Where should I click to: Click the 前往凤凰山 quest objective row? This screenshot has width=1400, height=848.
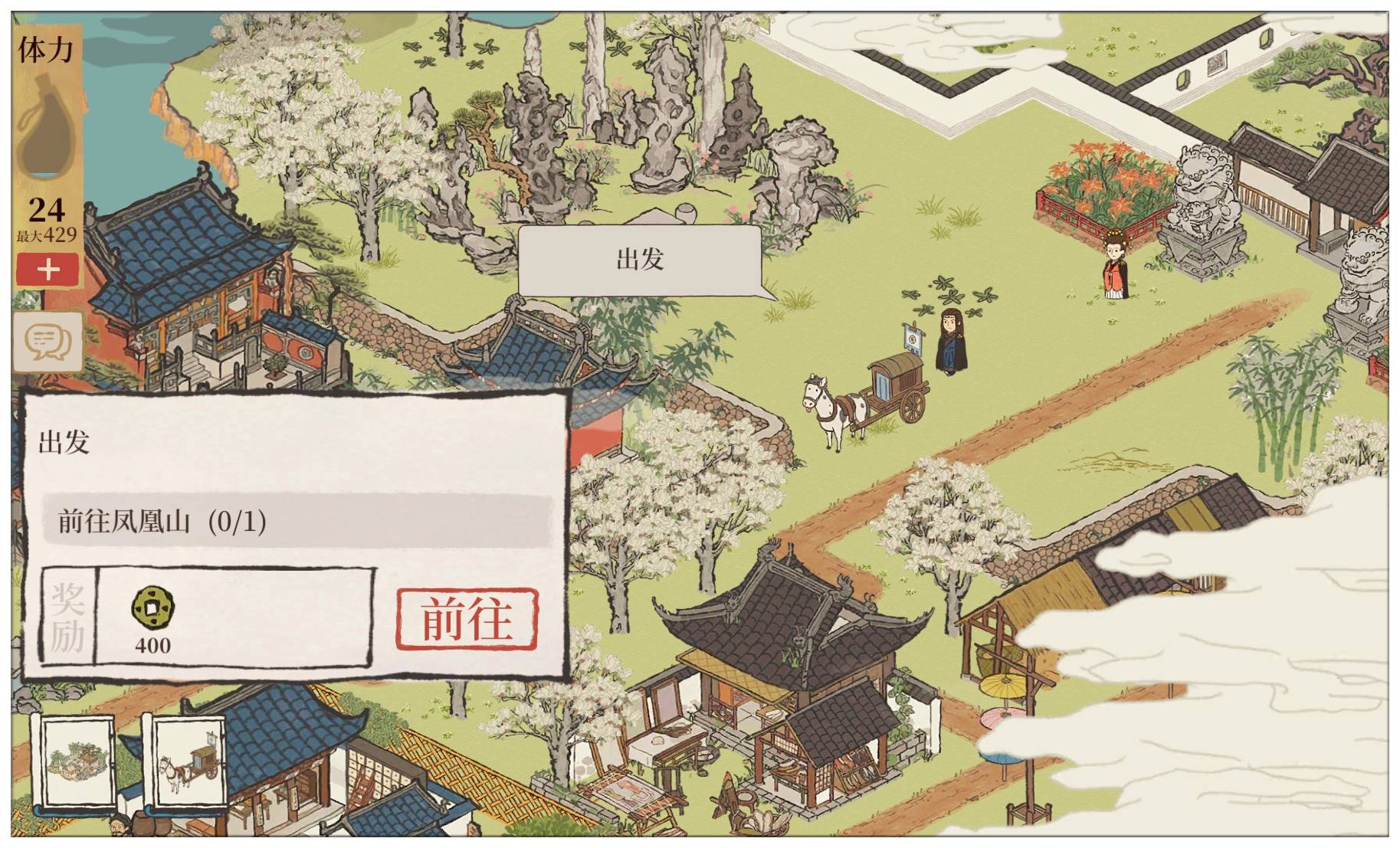(x=297, y=522)
